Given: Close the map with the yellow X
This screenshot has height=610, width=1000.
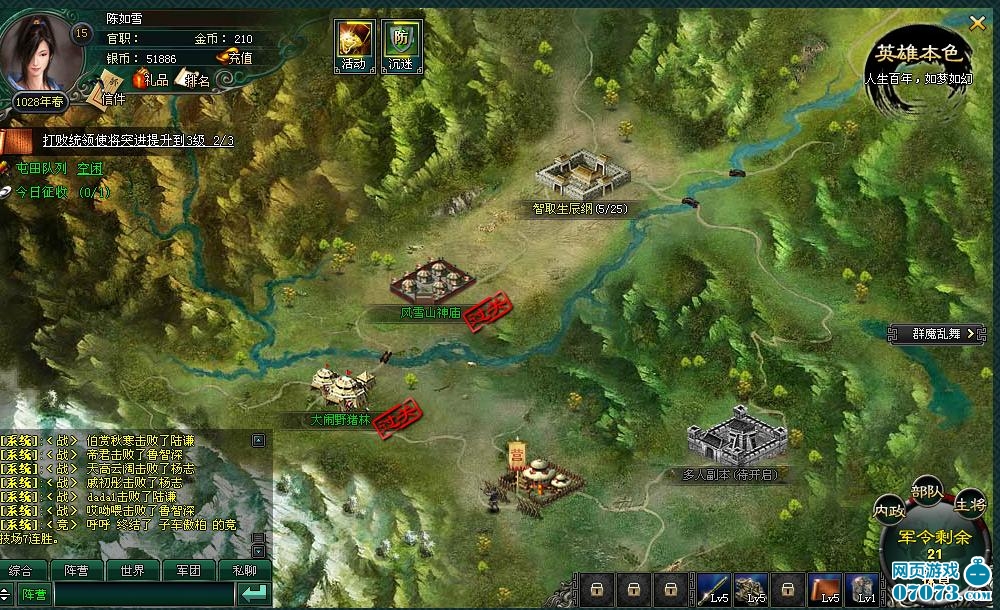Looking at the screenshot, I should click(x=977, y=19).
